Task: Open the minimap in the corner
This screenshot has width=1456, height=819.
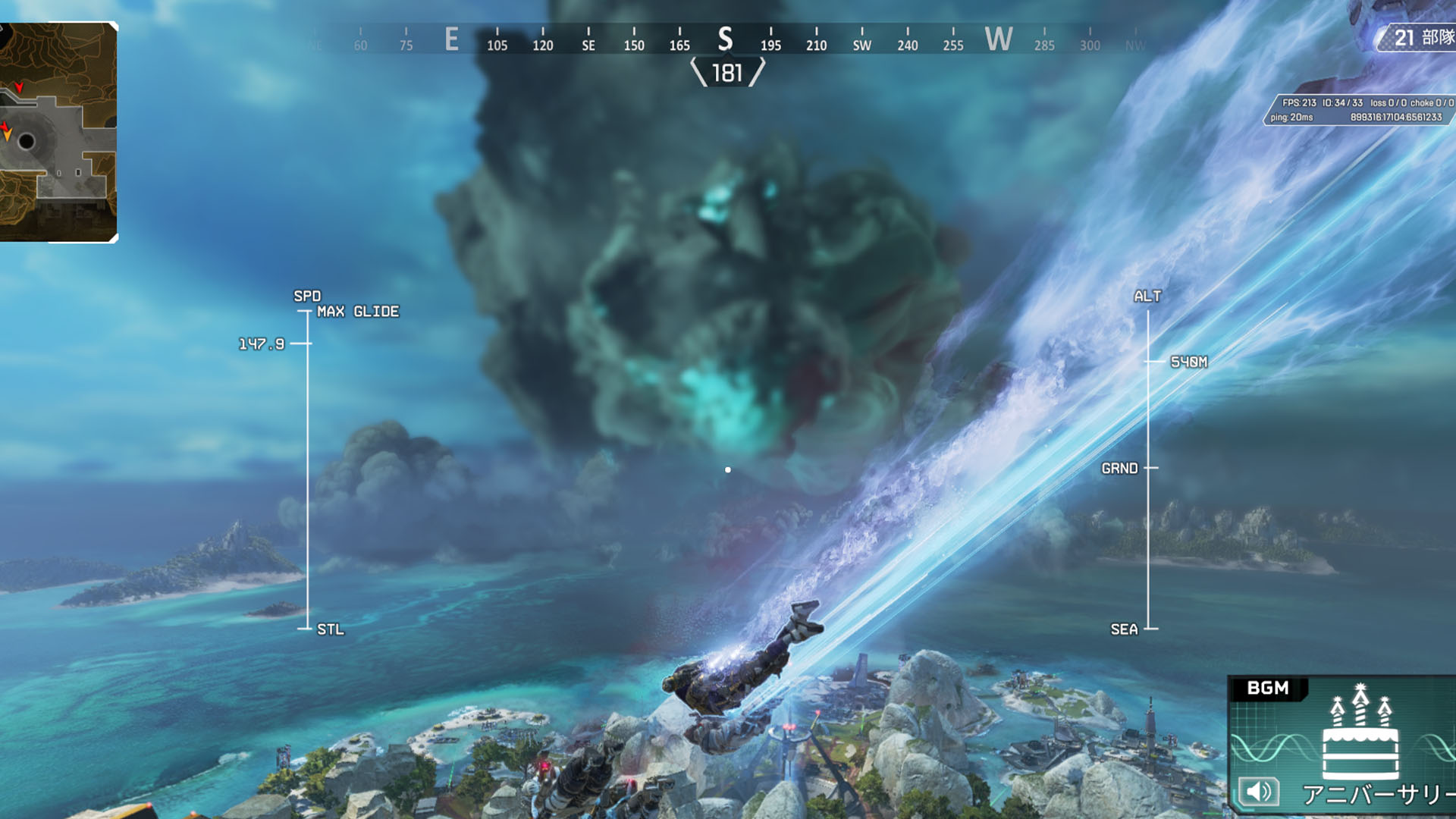Action: 58,132
